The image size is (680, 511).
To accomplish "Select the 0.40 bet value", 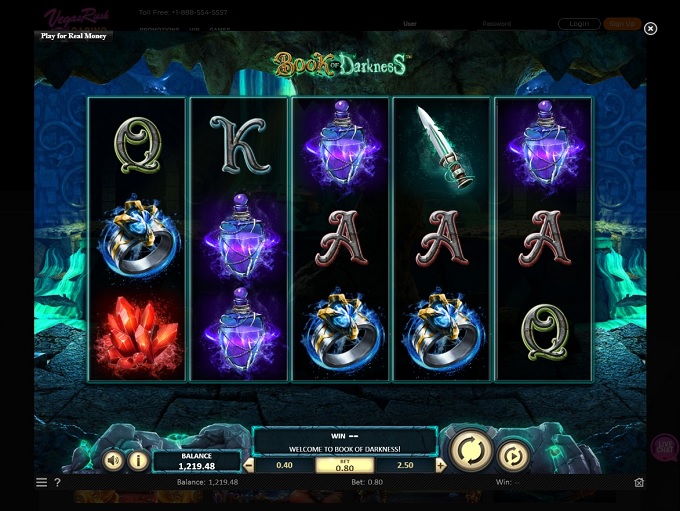I will coord(284,466).
